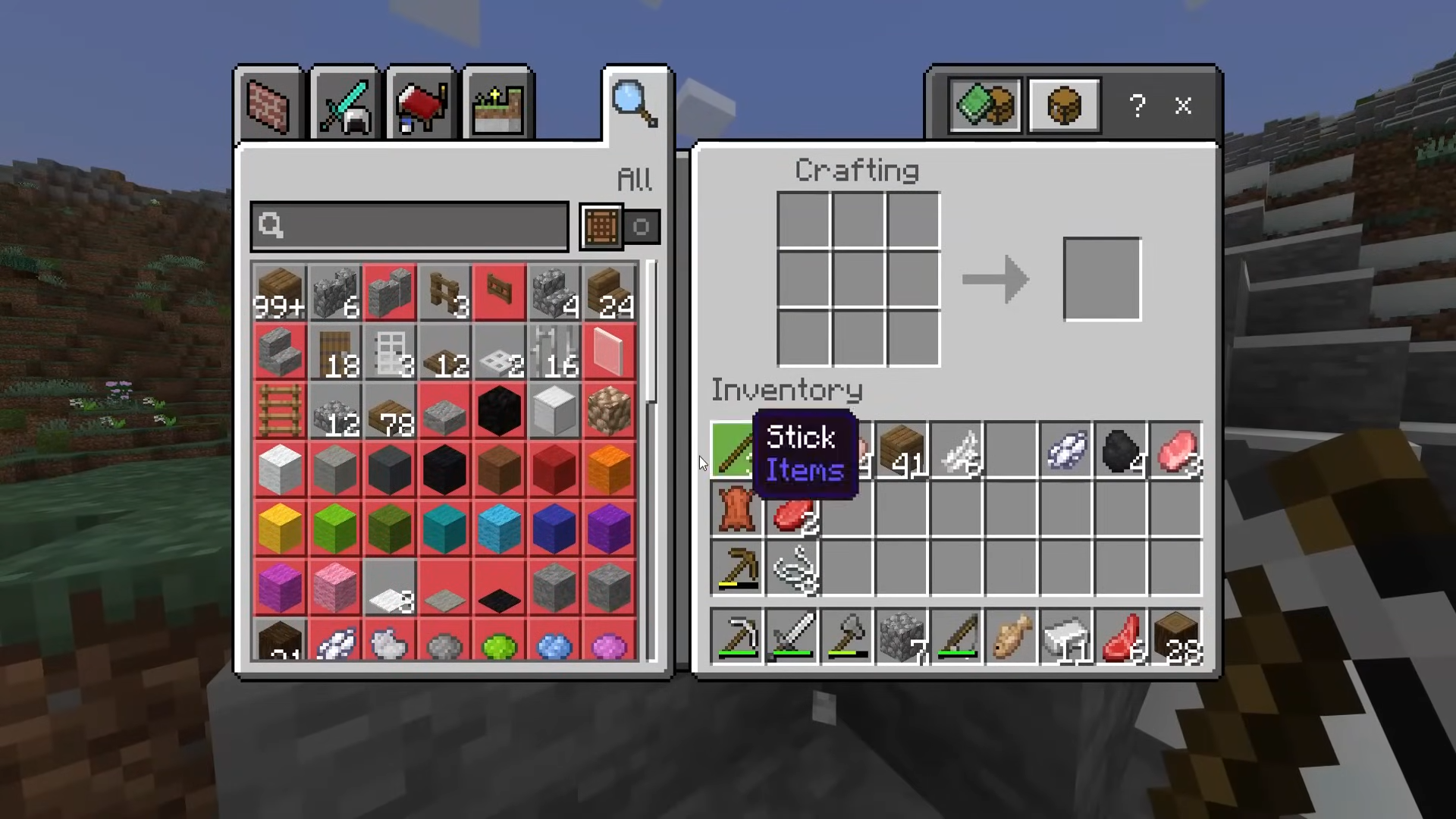Choose the chest inventory layout button
This screenshot has height=819, width=1456.
pyautogui.click(x=1064, y=105)
